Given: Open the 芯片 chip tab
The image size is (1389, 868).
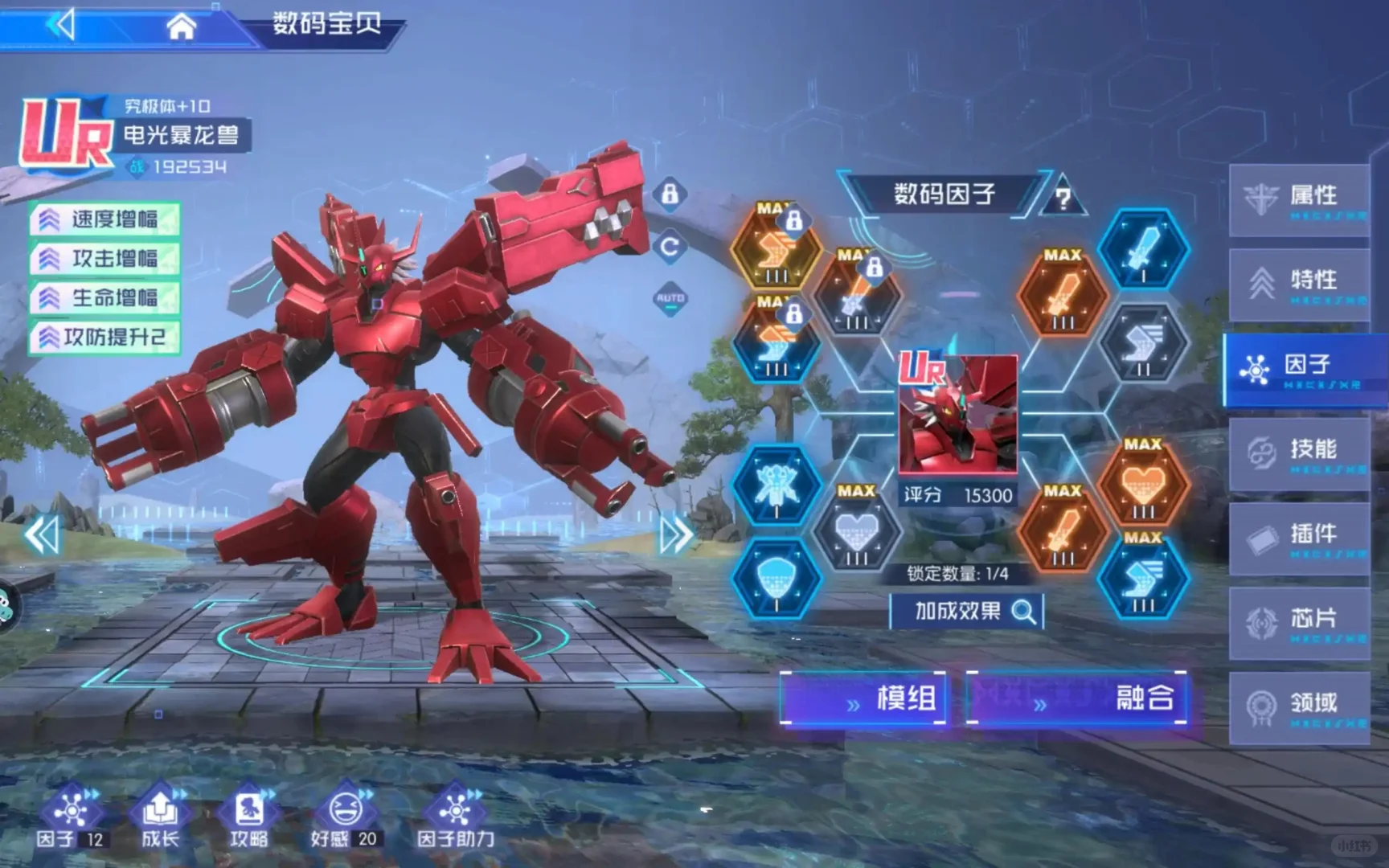Looking at the screenshot, I should (1299, 622).
